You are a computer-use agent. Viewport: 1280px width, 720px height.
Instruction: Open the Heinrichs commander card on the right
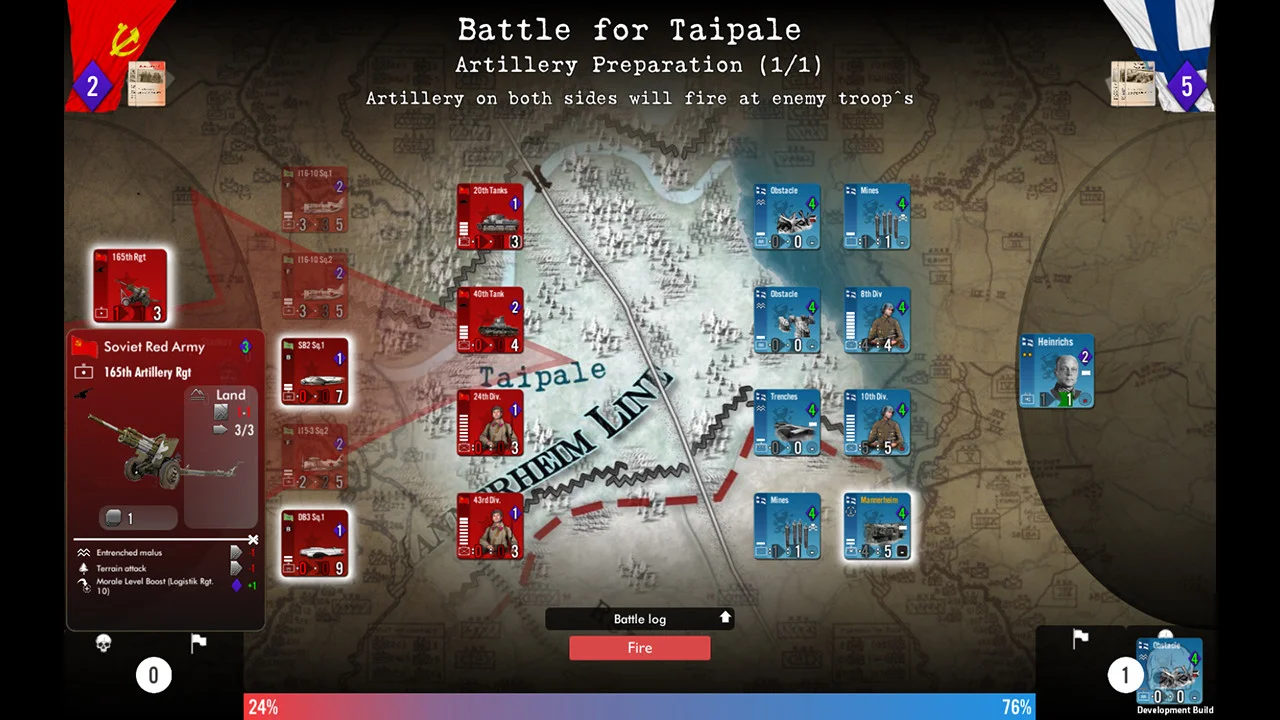[1056, 370]
